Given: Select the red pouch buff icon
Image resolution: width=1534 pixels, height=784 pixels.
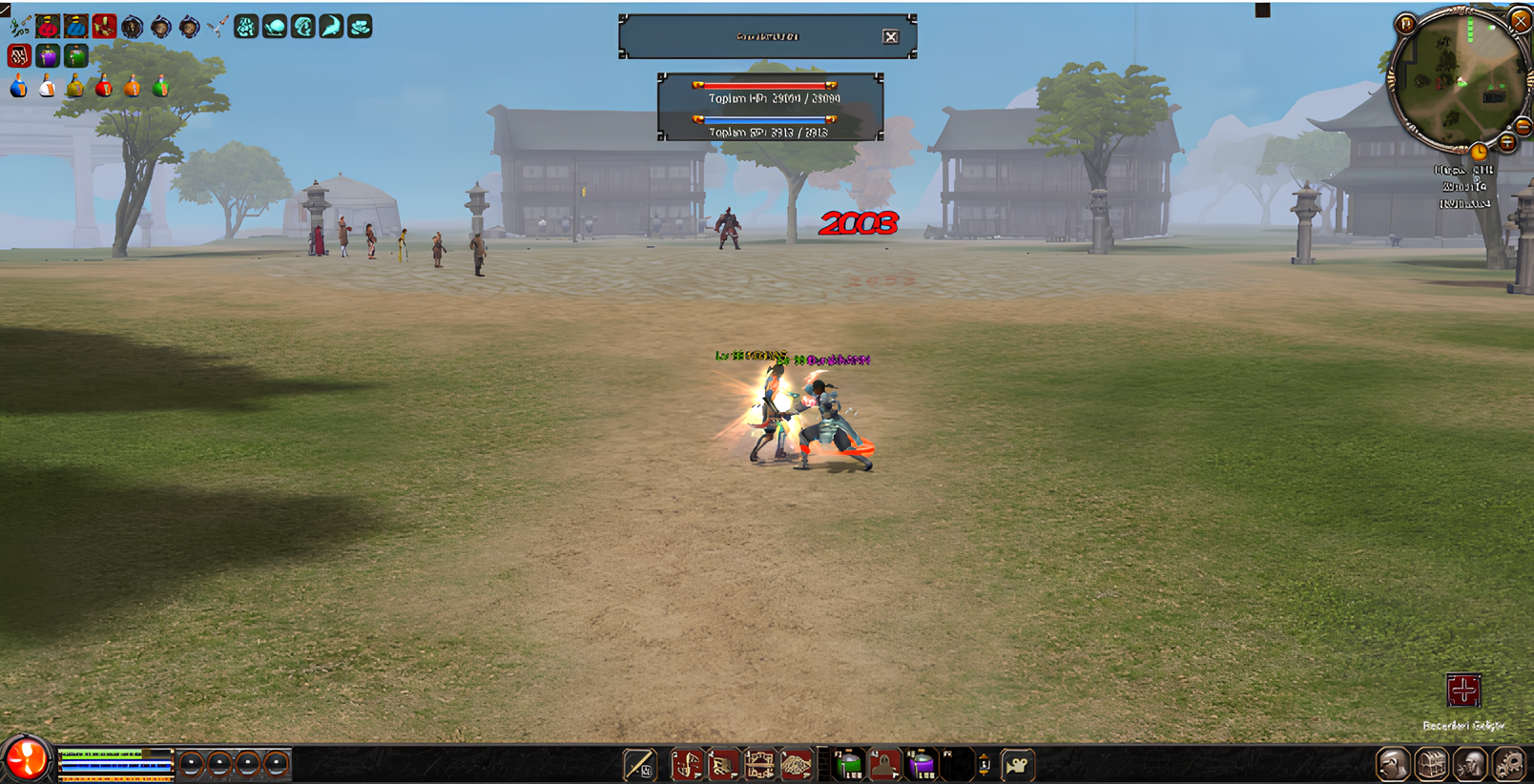Looking at the screenshot, I should [48, 27].
